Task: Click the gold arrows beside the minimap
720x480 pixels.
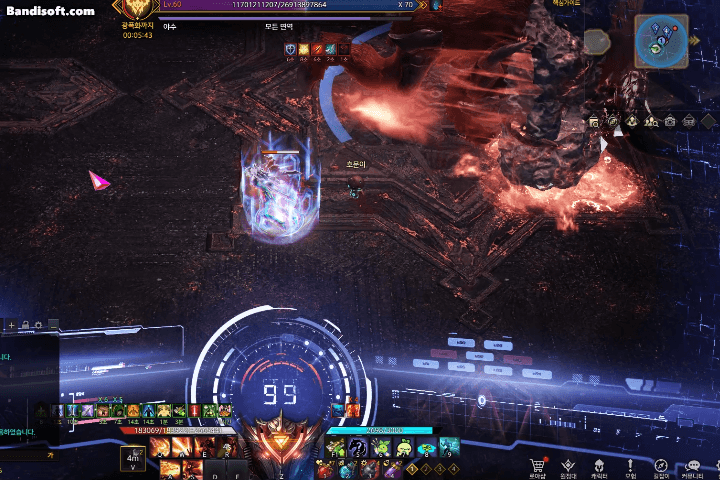Action: [x=694, y=42]
